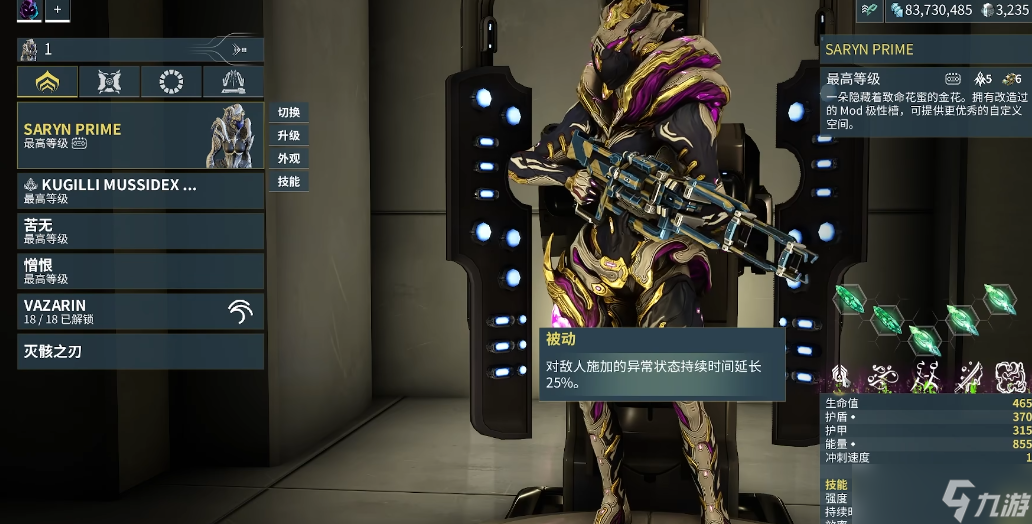Open the KUGILLI MUSSIDEX primary weapon slot
Viewport: 1032px width, 524px height.
click(140, 191)
